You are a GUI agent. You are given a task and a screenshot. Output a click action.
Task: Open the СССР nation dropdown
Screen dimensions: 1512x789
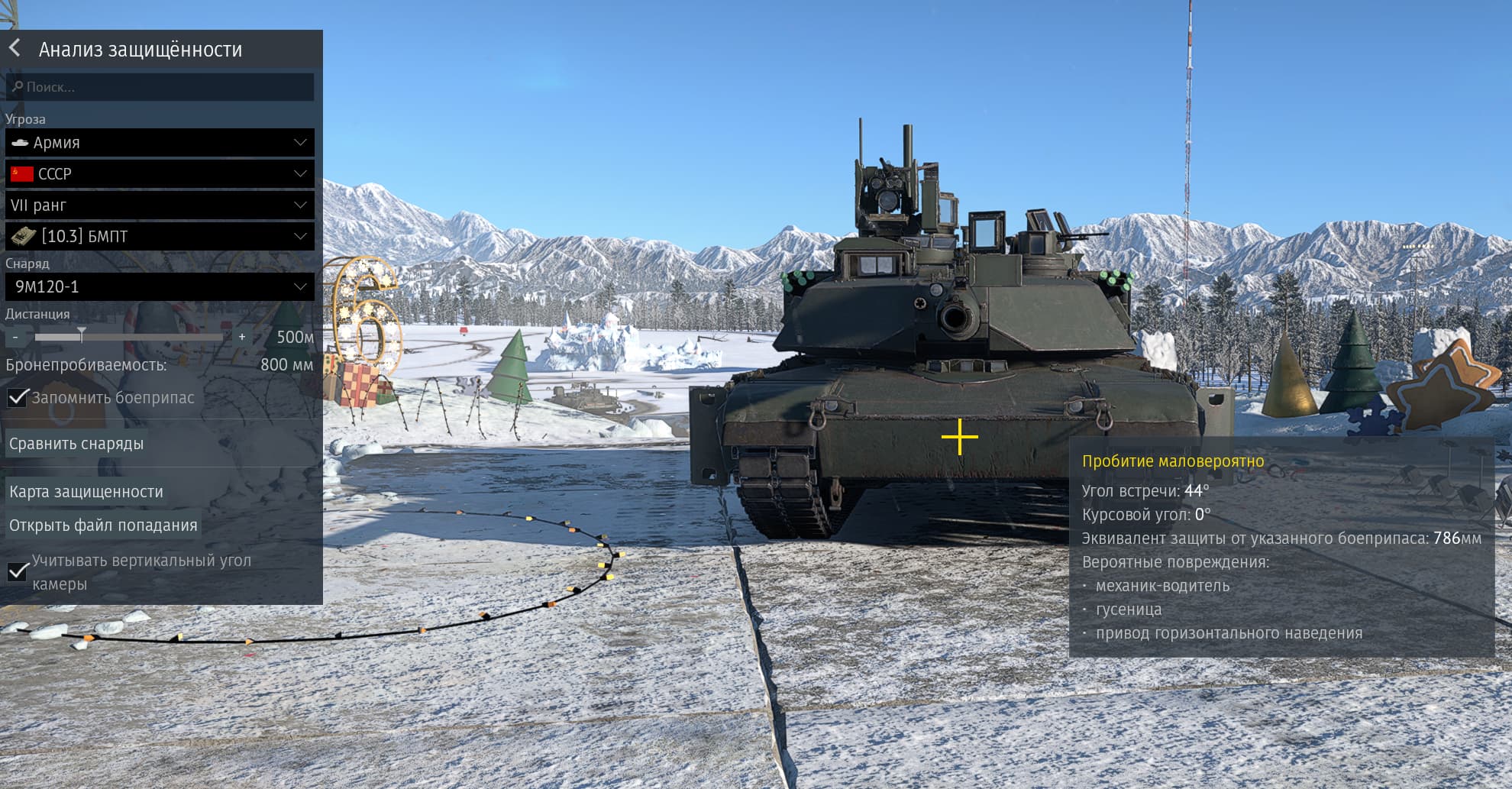160,174
